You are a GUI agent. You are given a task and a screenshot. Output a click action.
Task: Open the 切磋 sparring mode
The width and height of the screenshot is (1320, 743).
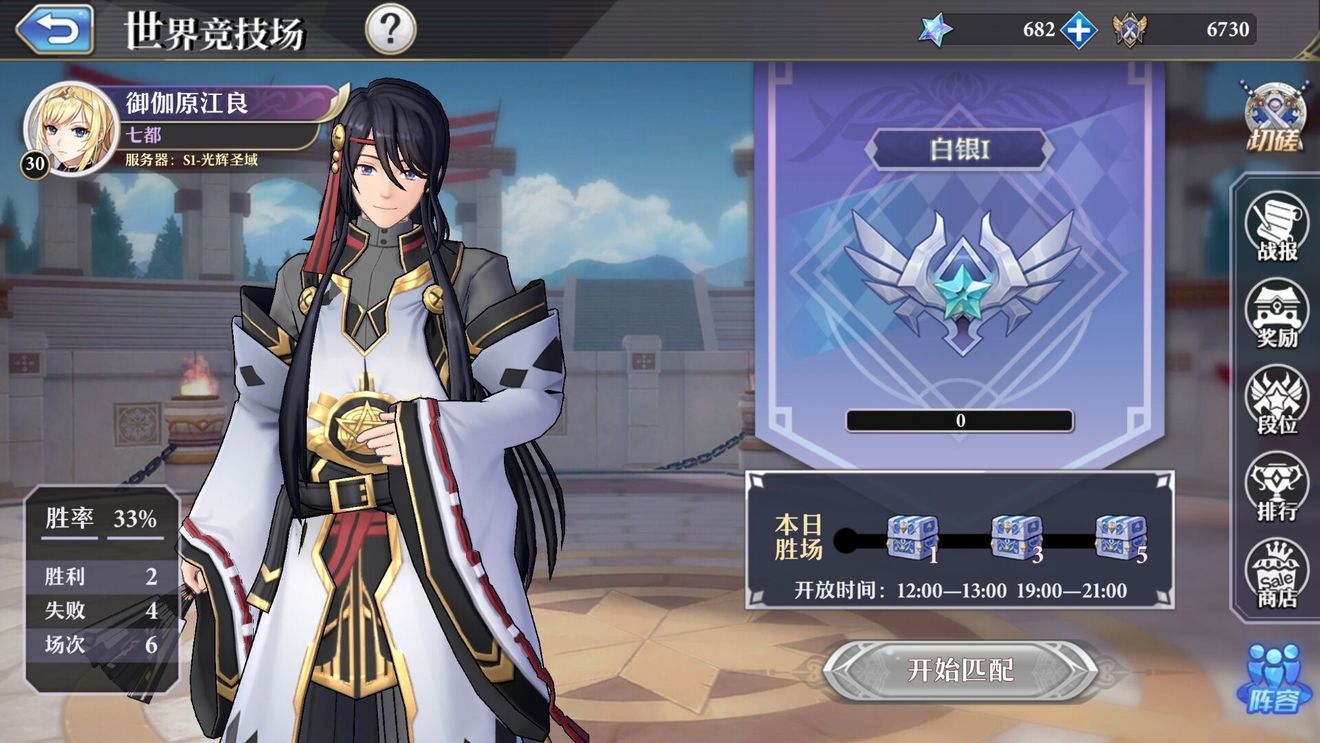[x=1275, y=118]
